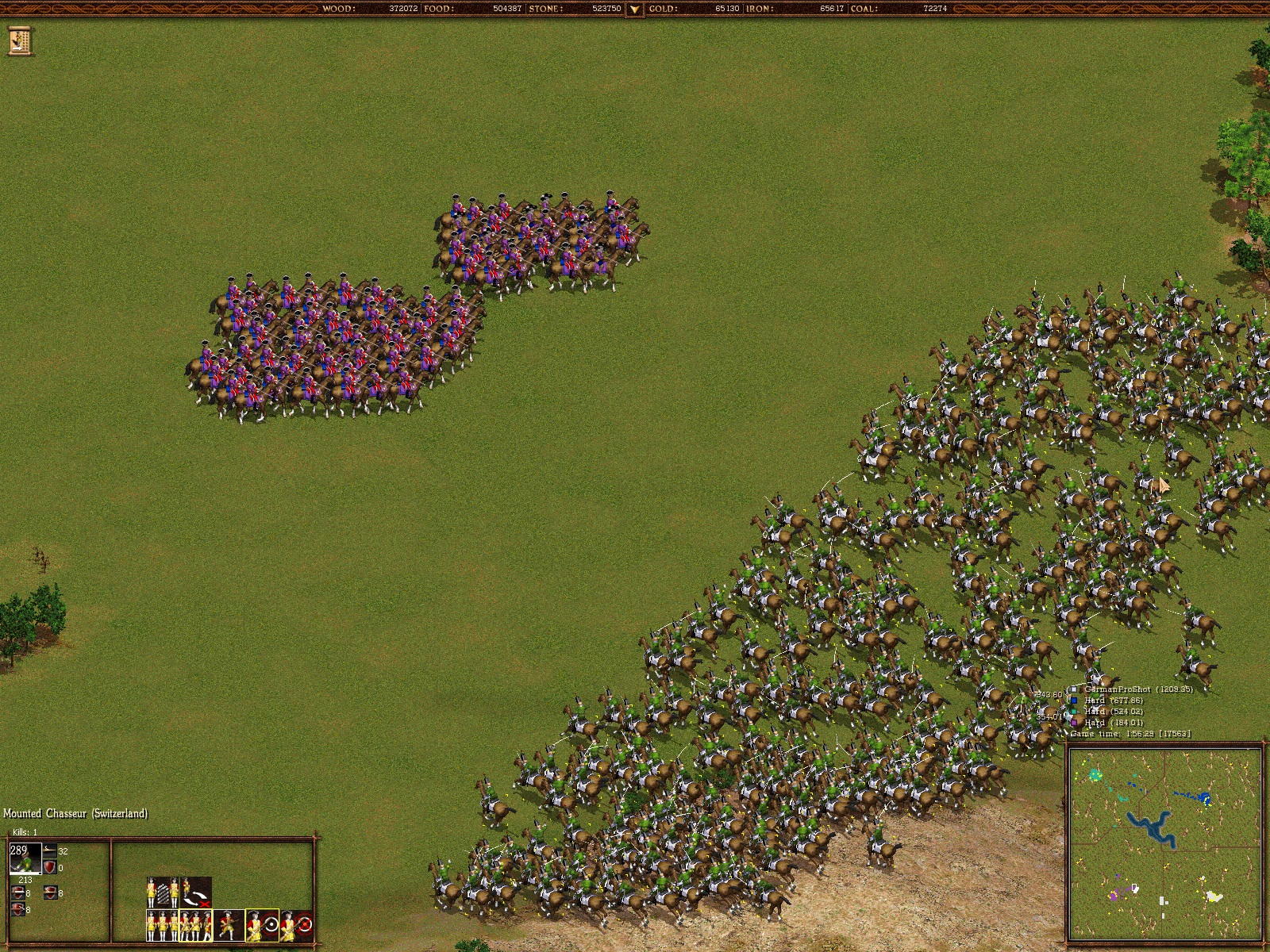Enable the hold fire target icon
Image resolution: width=1270 pixels, height=952 pixels.
point(263,925)
